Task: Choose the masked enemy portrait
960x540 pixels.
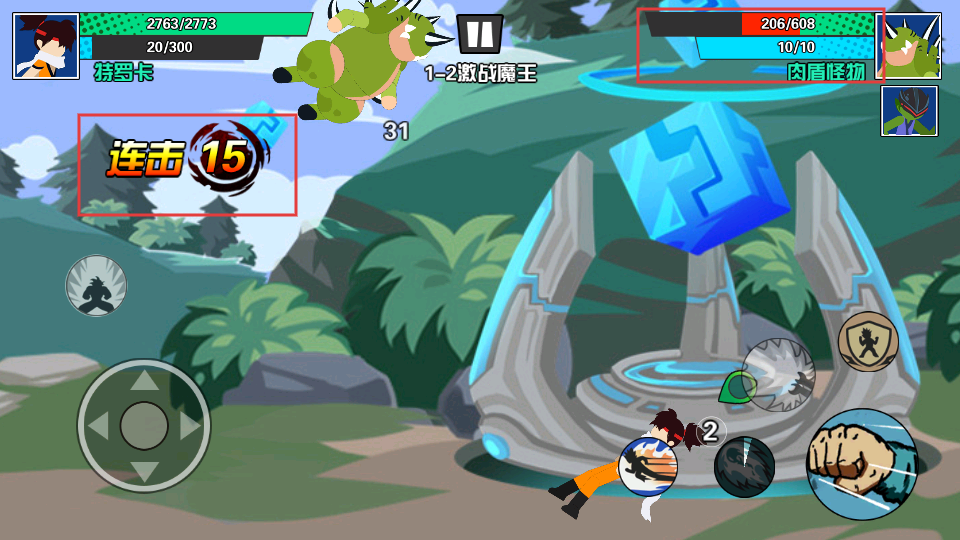Action: tap(909, 110)
